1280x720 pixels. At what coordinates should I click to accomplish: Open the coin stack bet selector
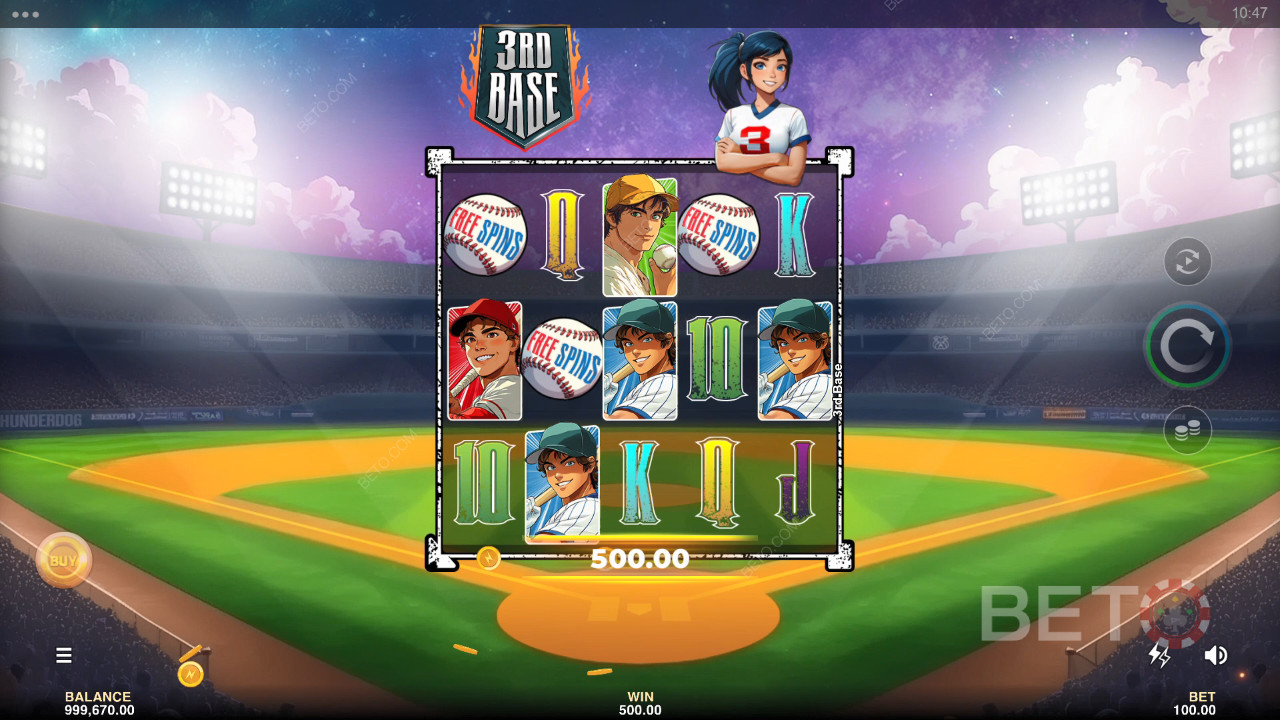coord(1187,430)
